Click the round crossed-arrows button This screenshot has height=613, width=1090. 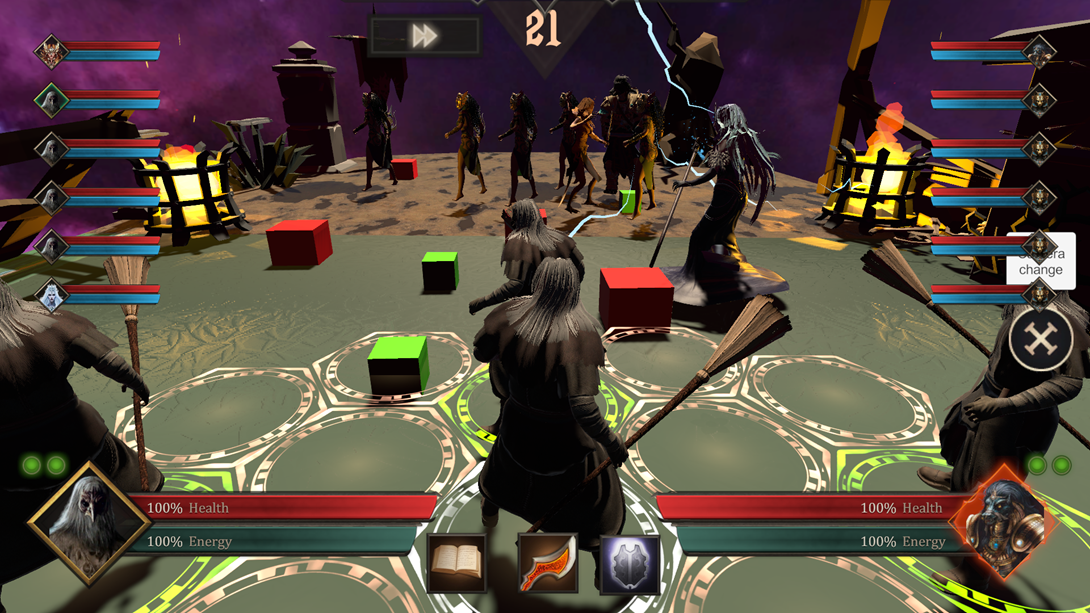point(1041,340)
